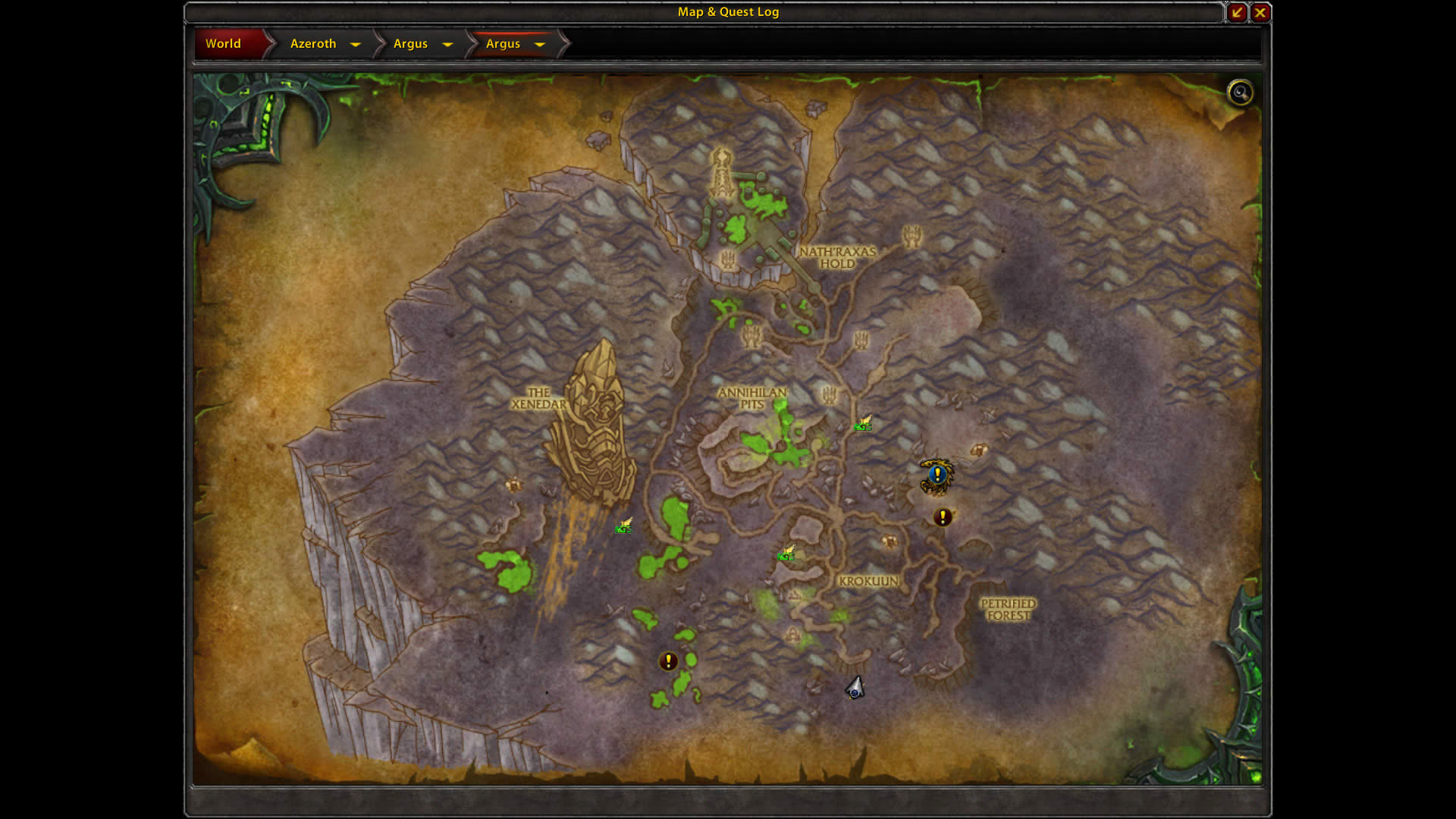Select the flight master icon south of The Xenedar
1456x819 pixels.
click(624, 524)
